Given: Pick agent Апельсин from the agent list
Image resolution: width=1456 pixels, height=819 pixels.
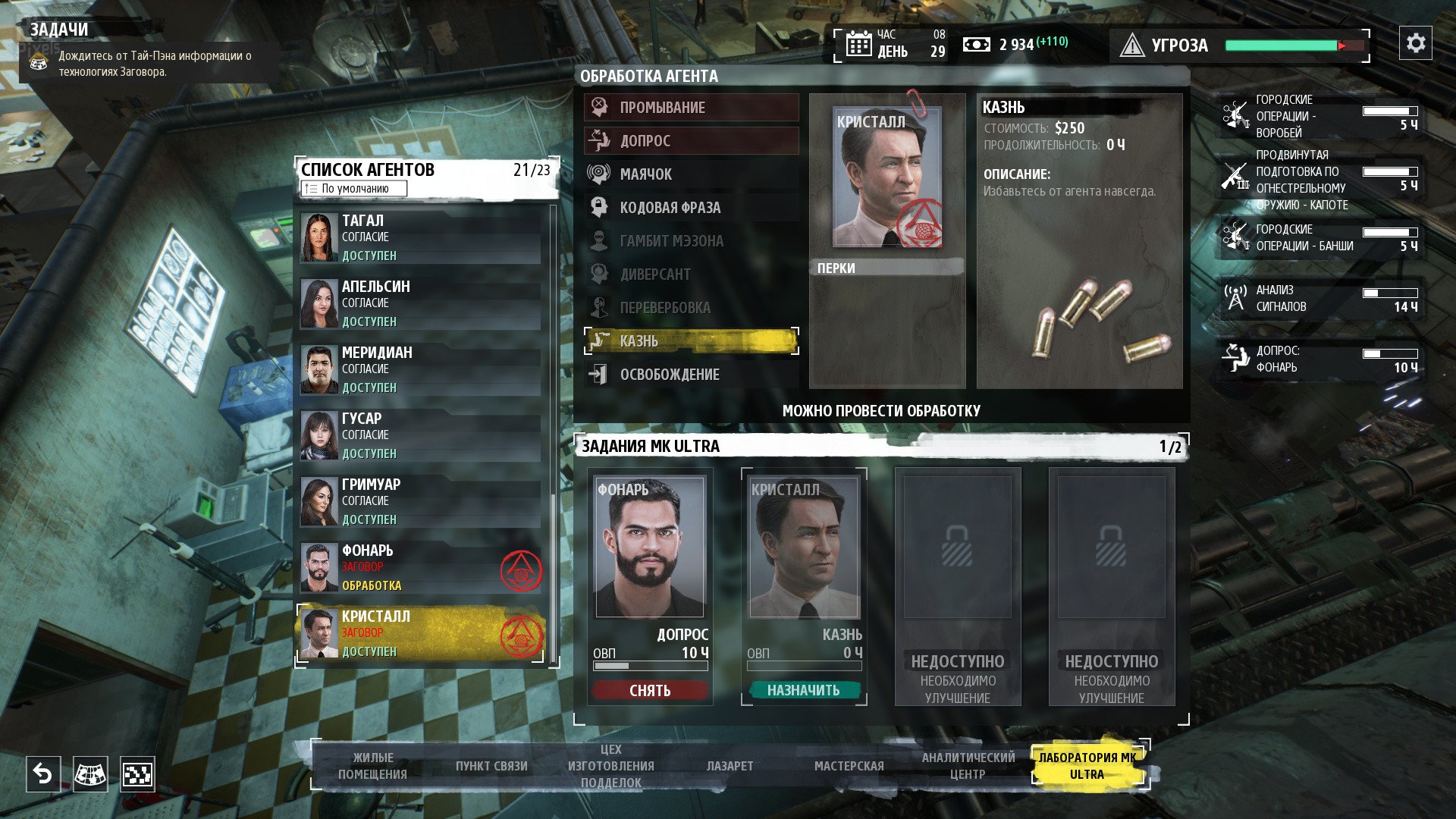Looking at the screenshot, I should tap(421, 304).
